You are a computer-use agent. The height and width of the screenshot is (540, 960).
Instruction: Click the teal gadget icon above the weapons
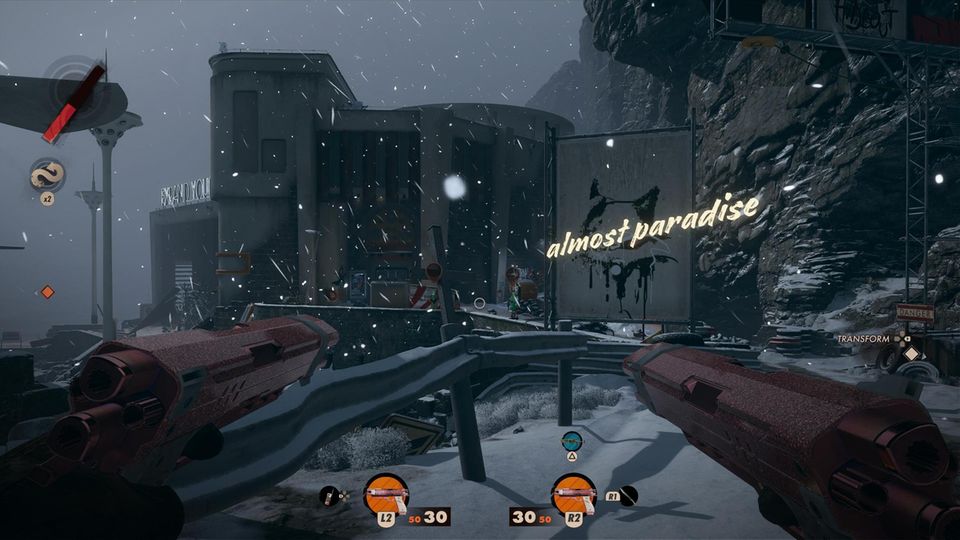click(x=571, y=439)
